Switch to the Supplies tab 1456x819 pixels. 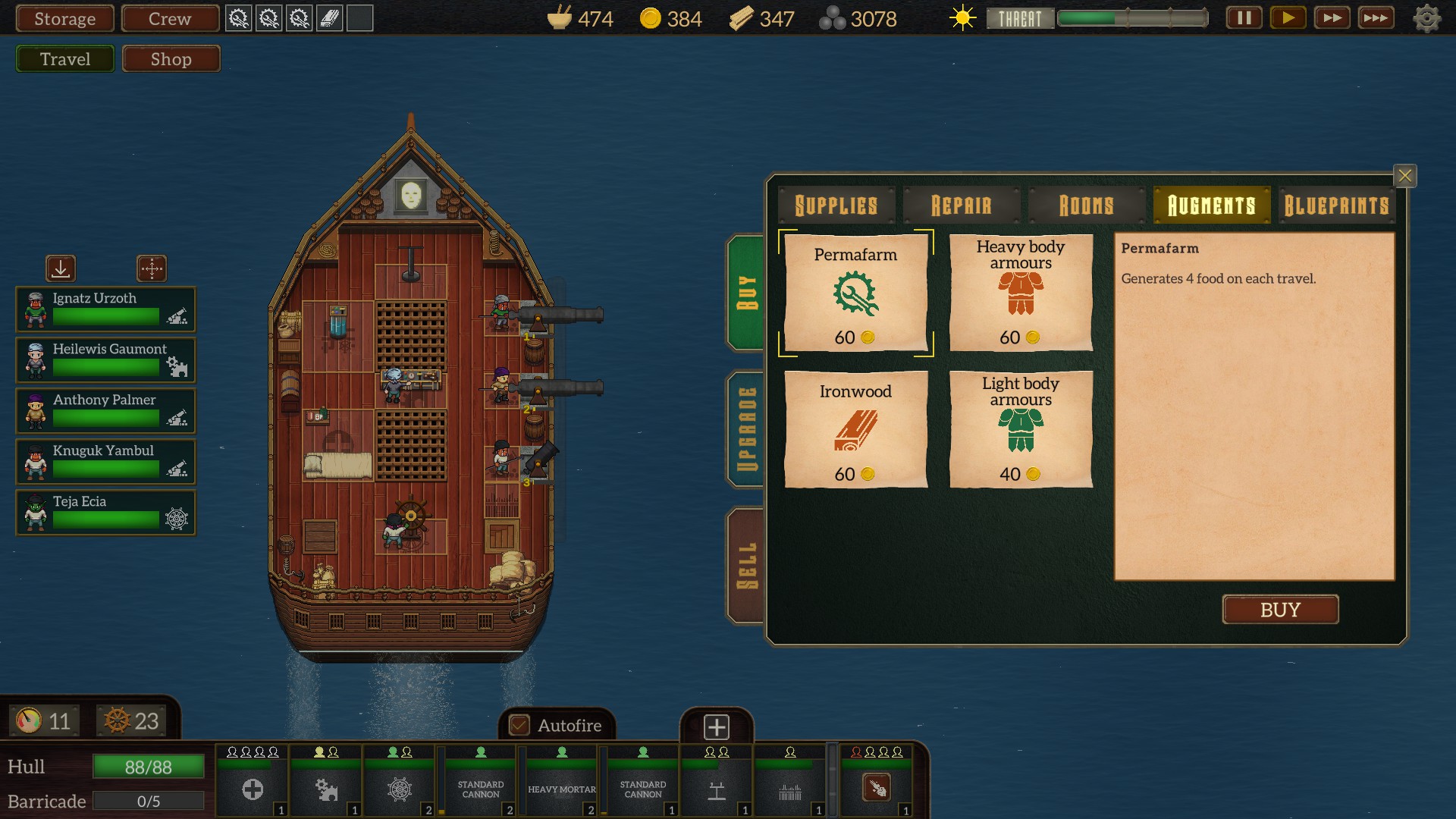coord(836,206)
